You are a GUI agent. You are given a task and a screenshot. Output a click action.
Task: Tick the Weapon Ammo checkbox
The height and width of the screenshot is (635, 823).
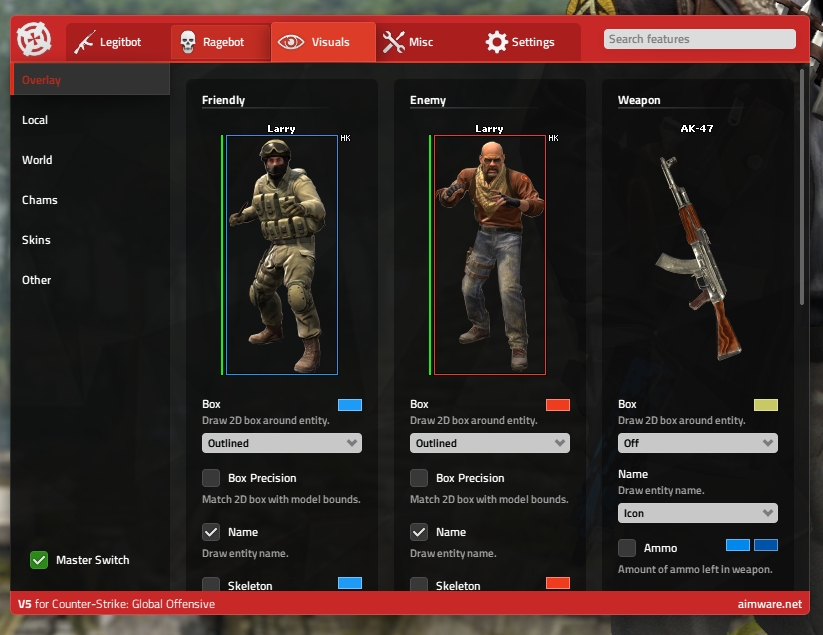[627, 548]
